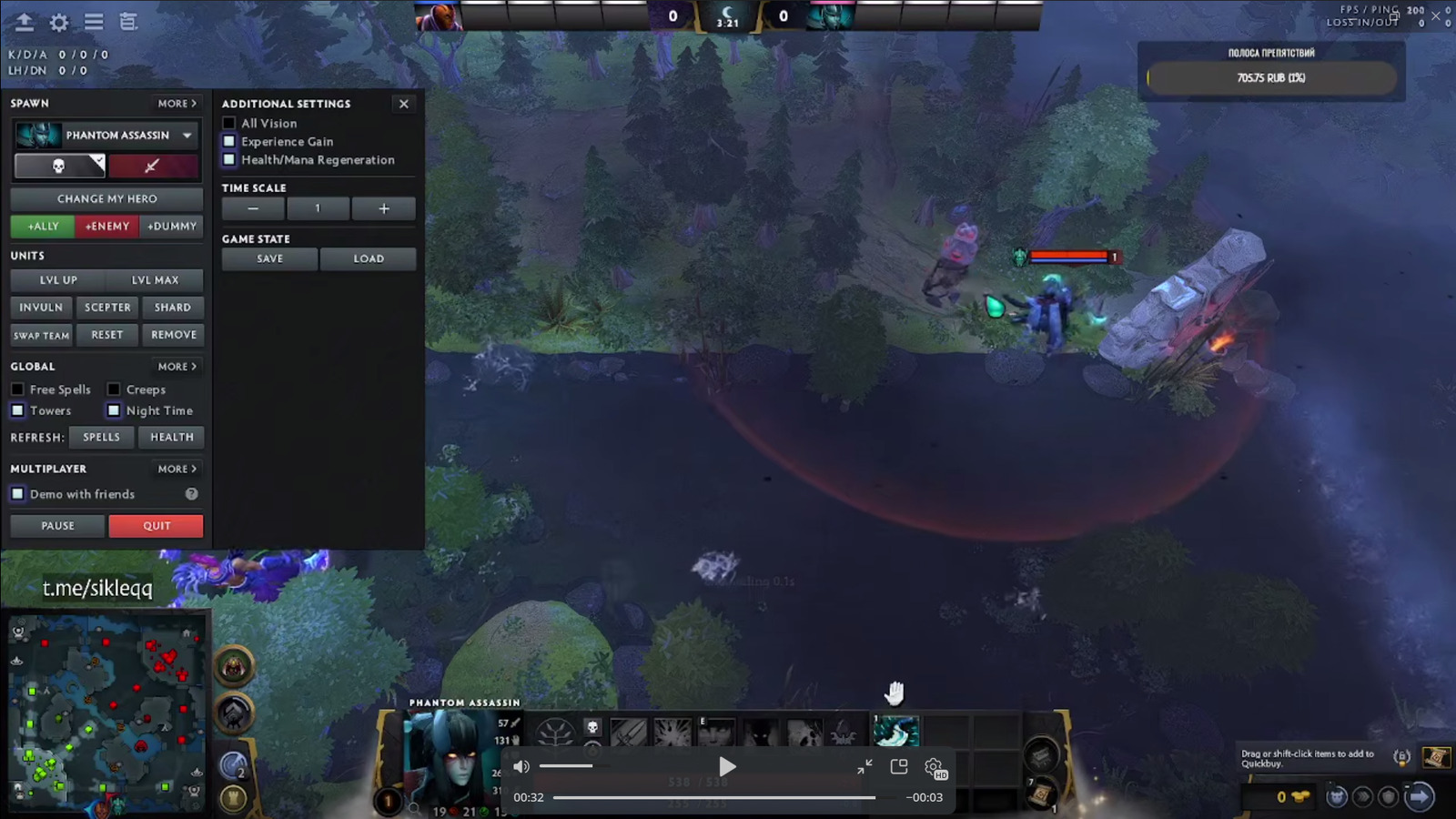The height and width of the screenshot is (819, 1456).
Task: Quit the demo with the red QUIT button
Action: 156,526
